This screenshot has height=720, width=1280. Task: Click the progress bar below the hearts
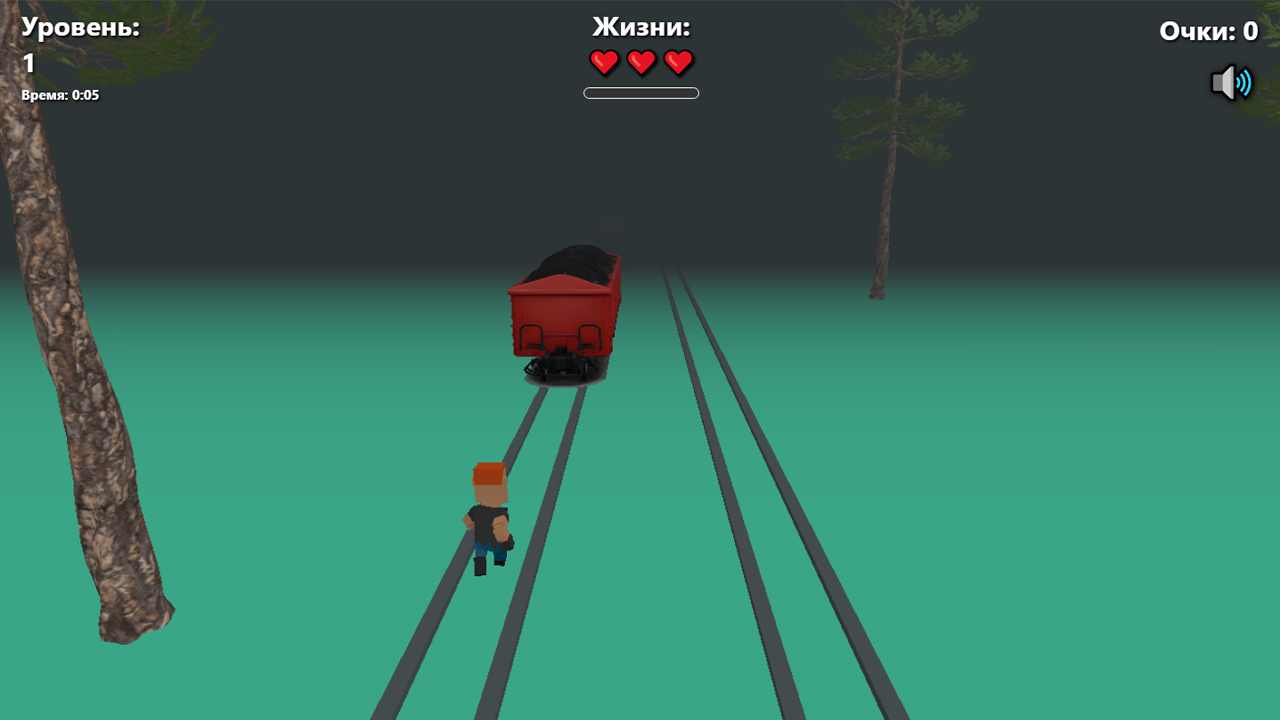[x=640, y=92]
